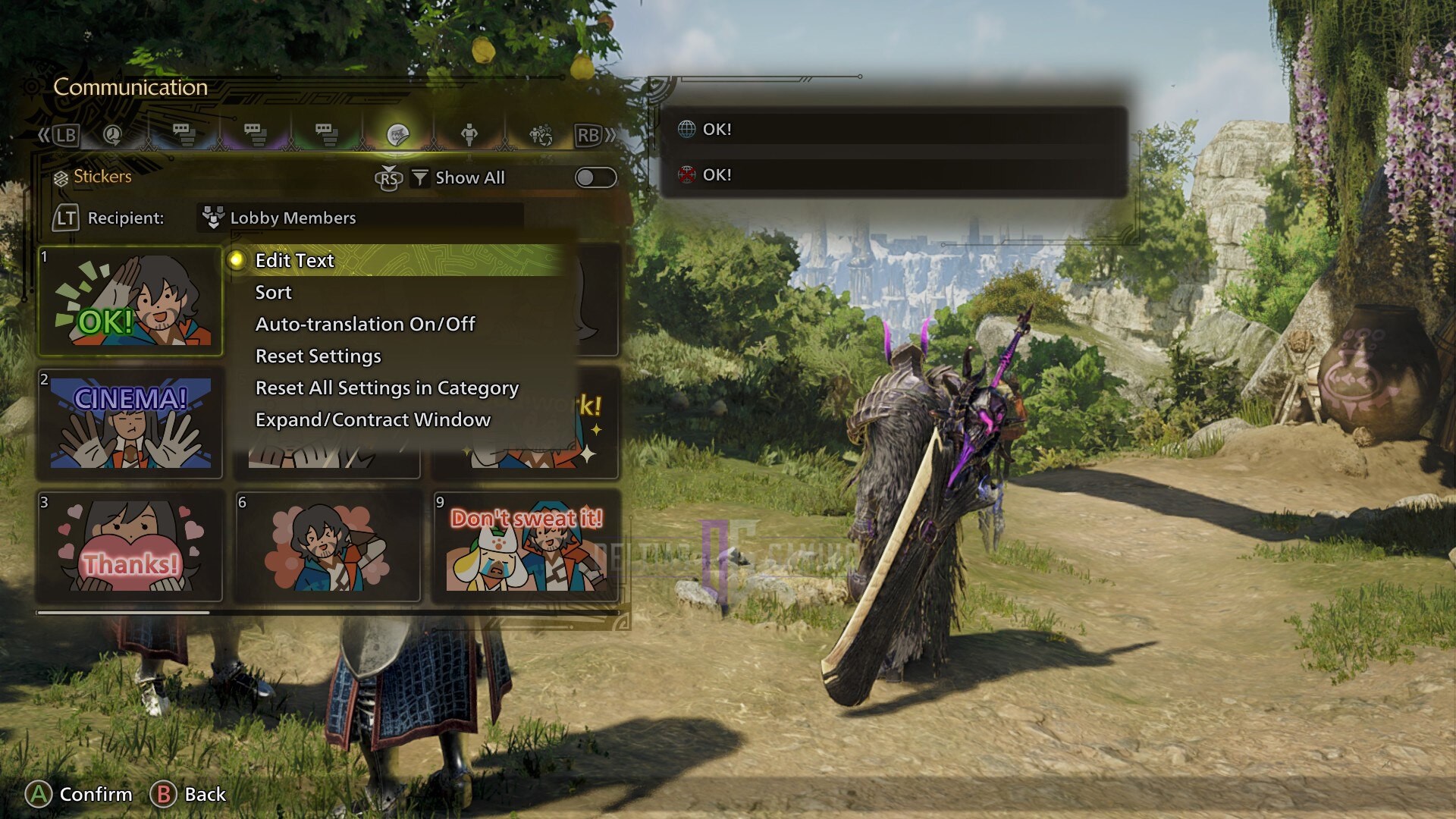Select sticker number 6 with flowers
This screenshot has width=1456, height=819.
point(328,546)
